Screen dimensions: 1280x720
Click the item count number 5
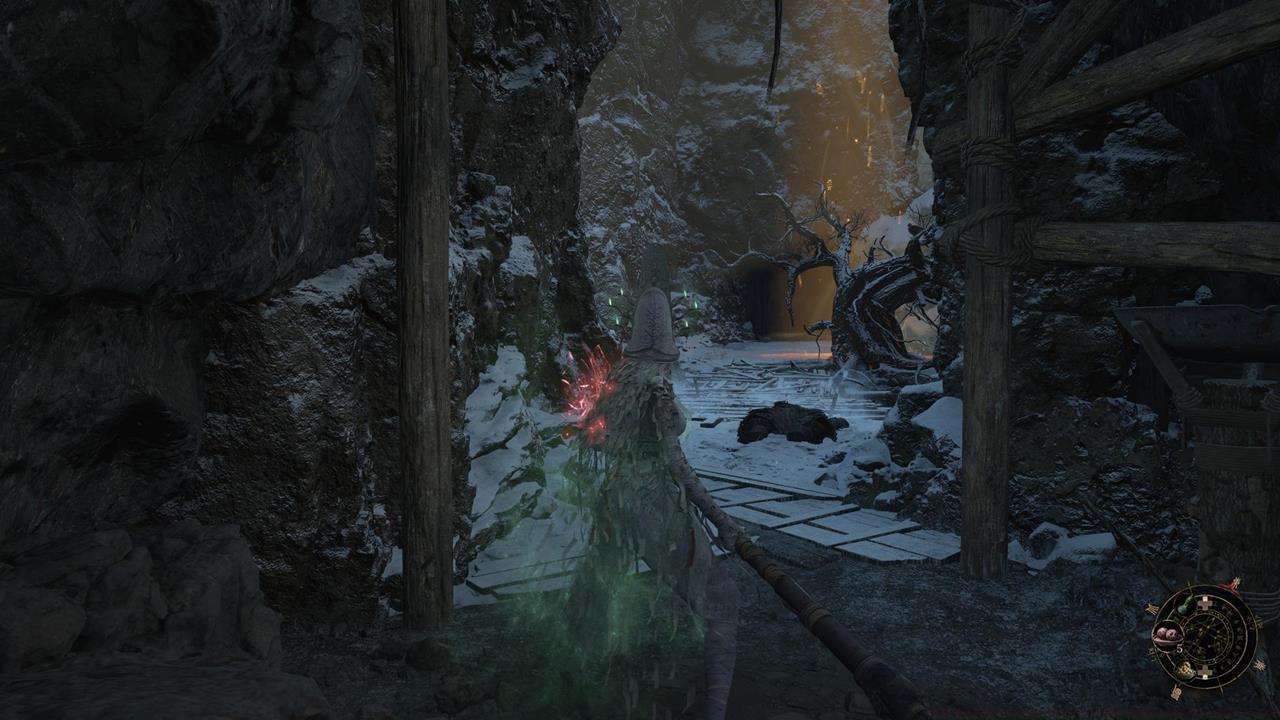click(x=1179, y=649)
